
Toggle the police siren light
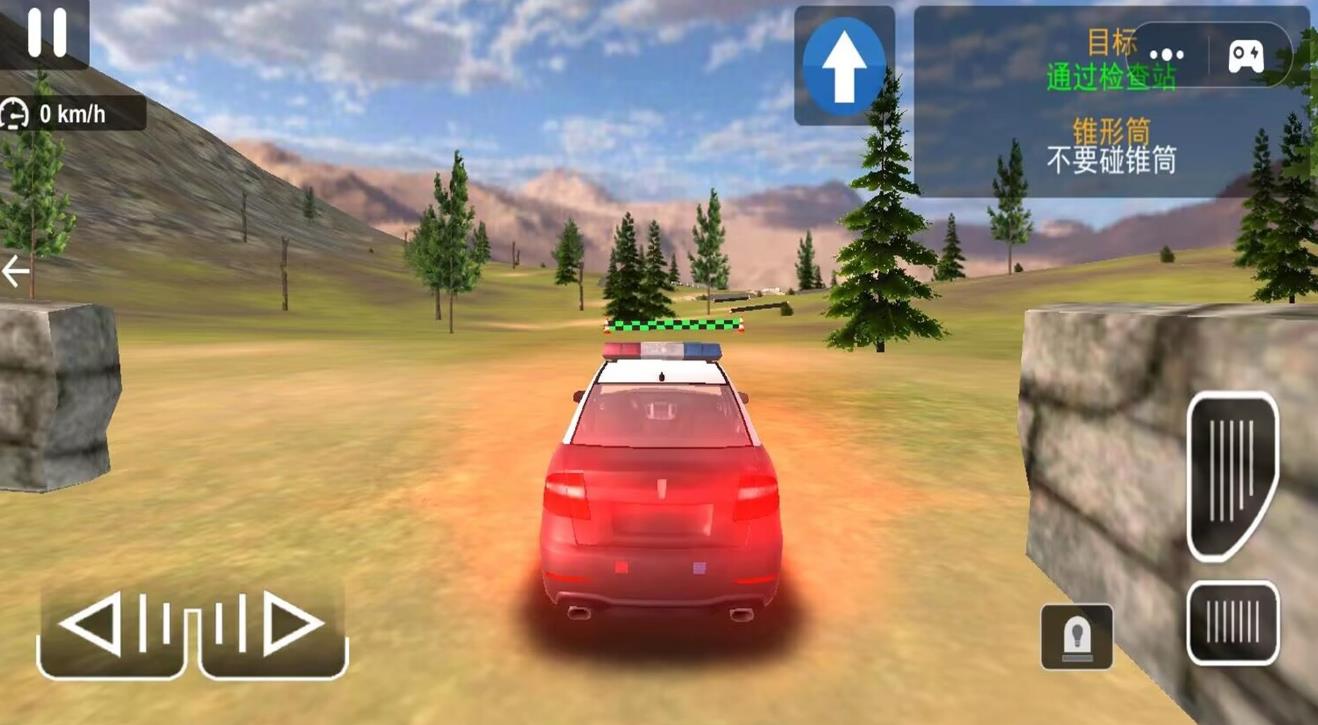[x=1076, y=636]
